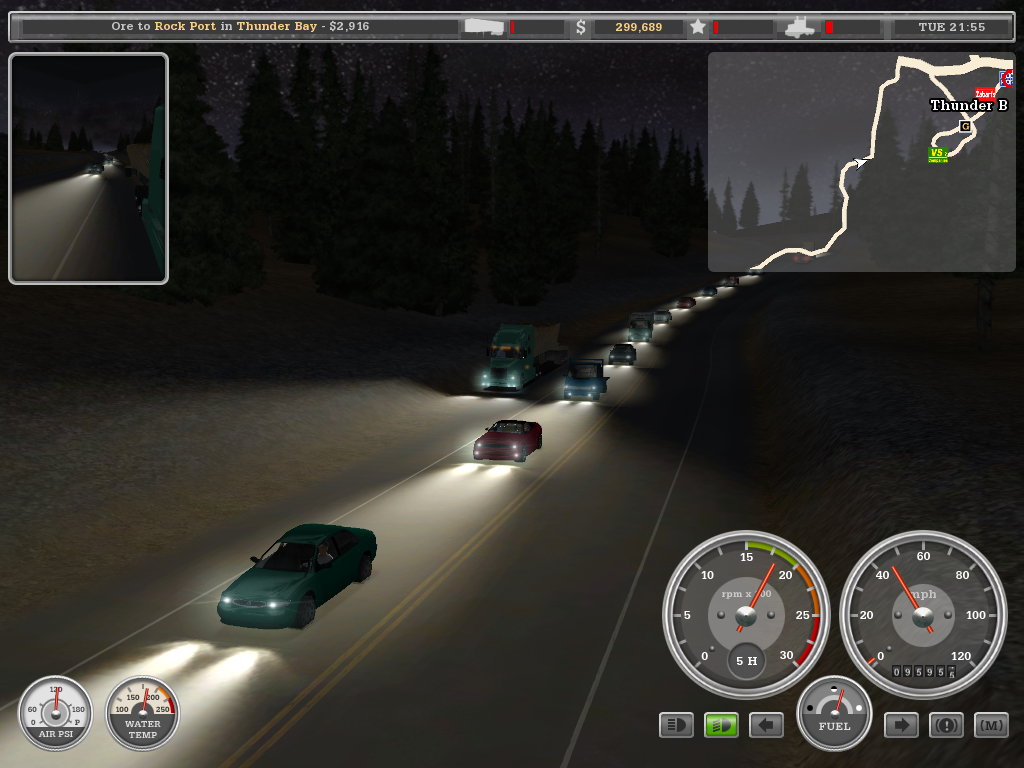
Task: Click the rear-view mirror camera panel
Action: click(88, 168)
